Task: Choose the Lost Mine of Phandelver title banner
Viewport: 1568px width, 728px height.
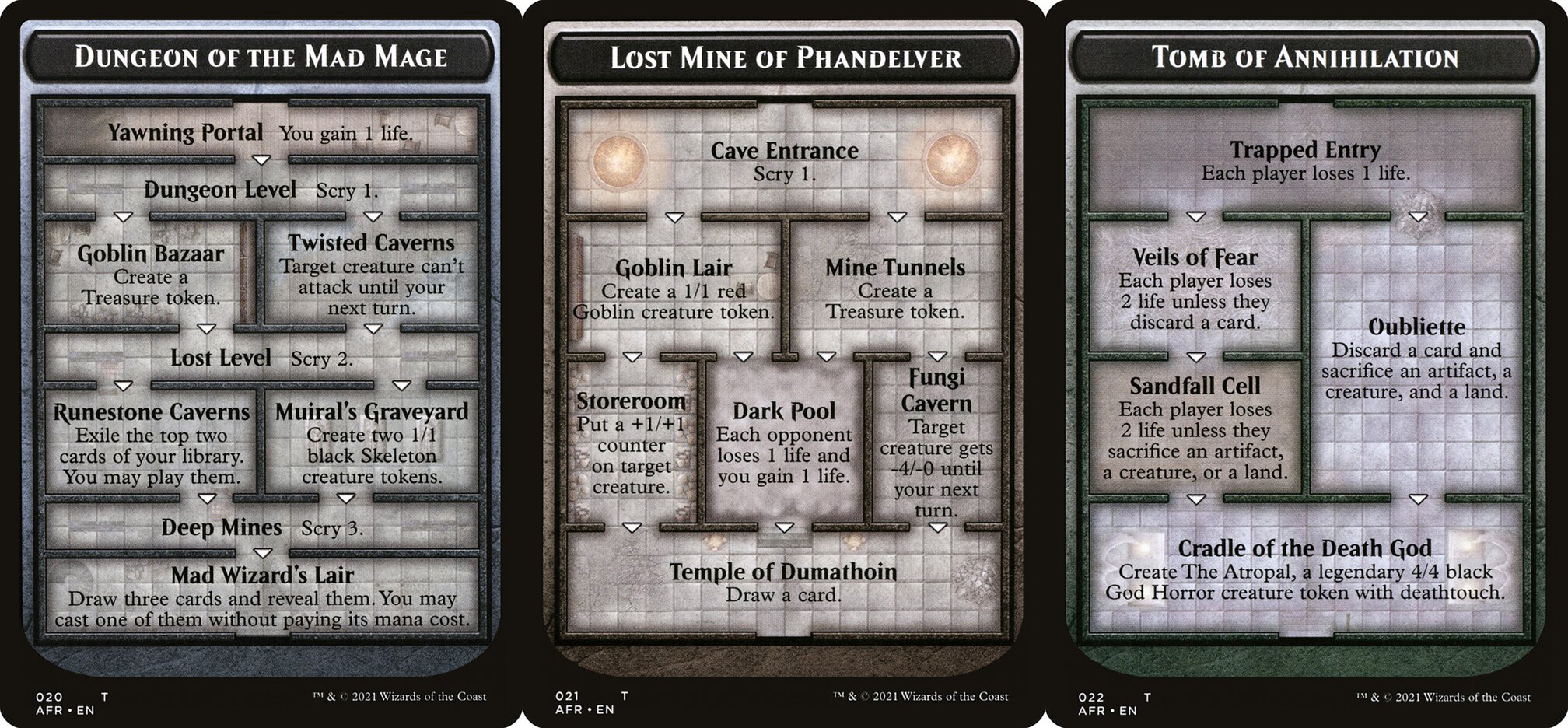Action: pyautogui.click(x=784, y=58)
